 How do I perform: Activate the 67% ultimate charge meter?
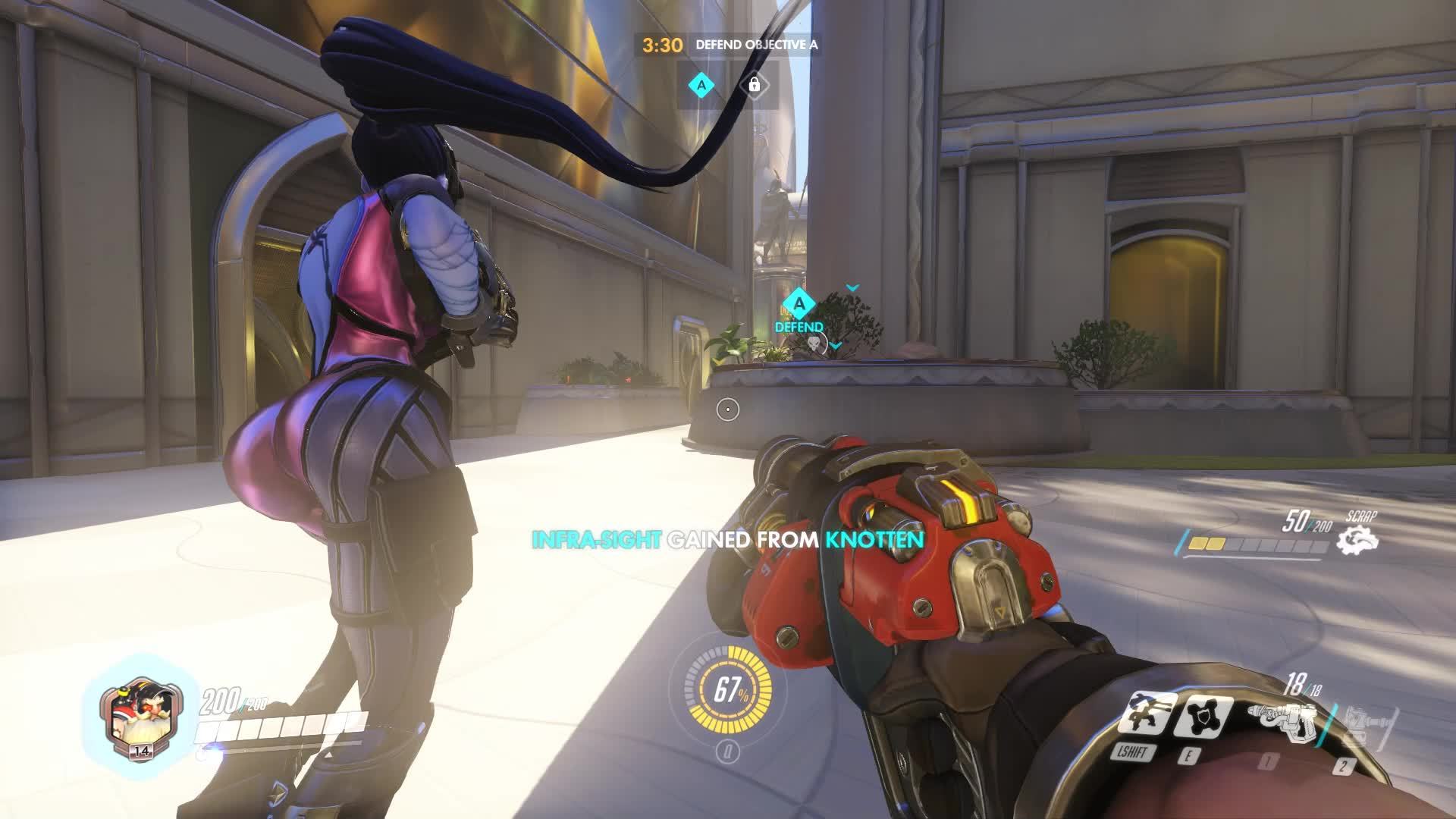[x=728, y=690]
